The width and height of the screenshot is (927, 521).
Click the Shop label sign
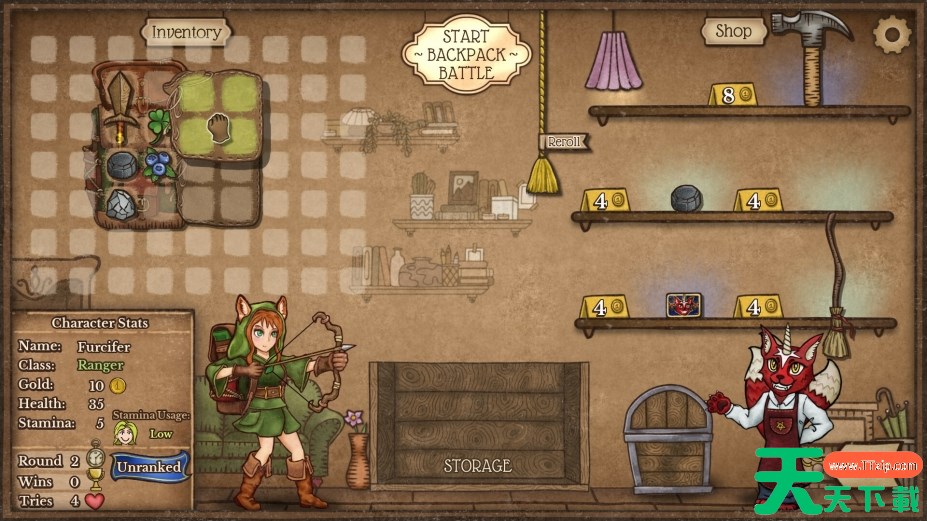pyautogui.click(x=733, y=32)
